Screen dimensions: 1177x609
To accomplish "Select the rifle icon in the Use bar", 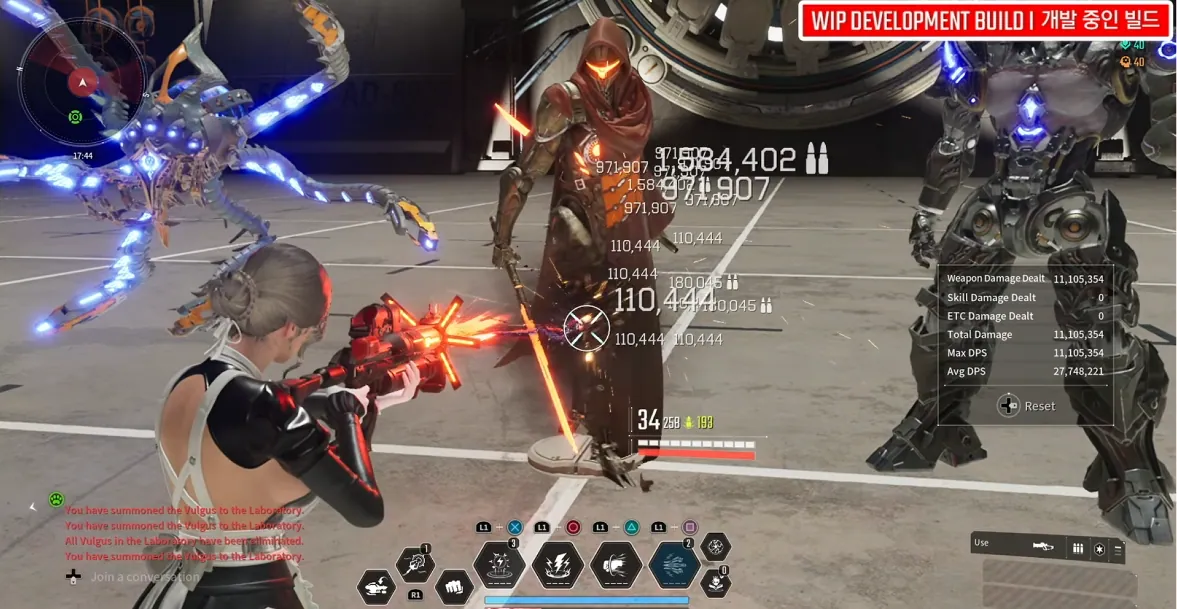I will (x=1043, y=548).
